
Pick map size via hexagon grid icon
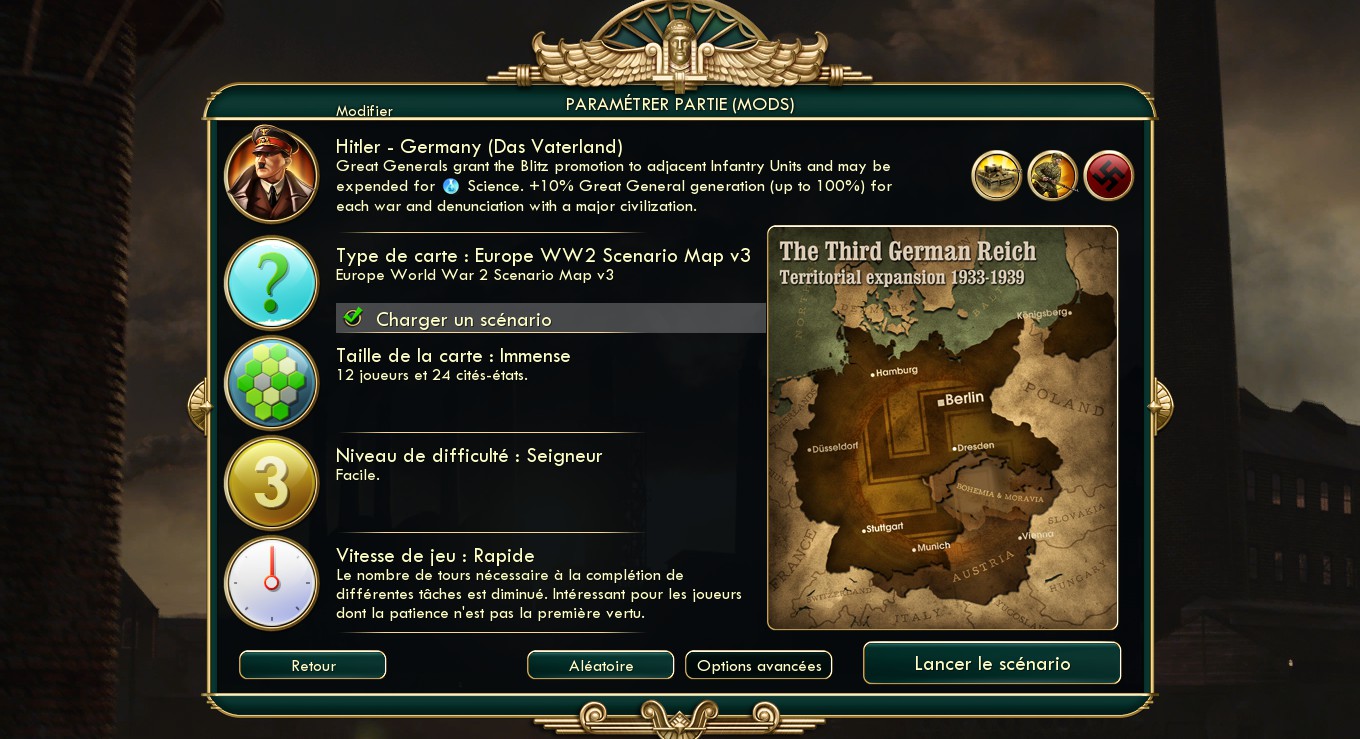click(x=271, y=383)
